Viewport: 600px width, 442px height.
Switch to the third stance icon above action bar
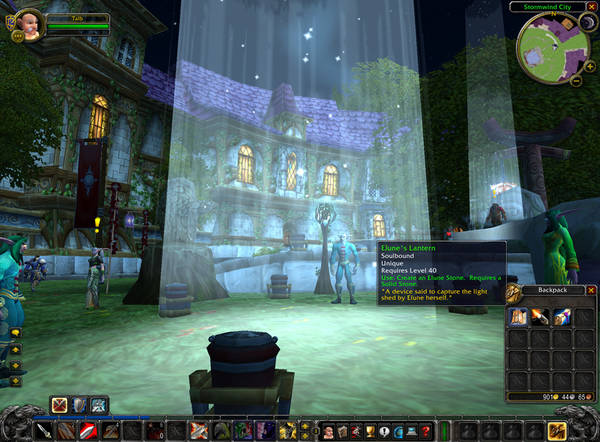pos(99,404)
